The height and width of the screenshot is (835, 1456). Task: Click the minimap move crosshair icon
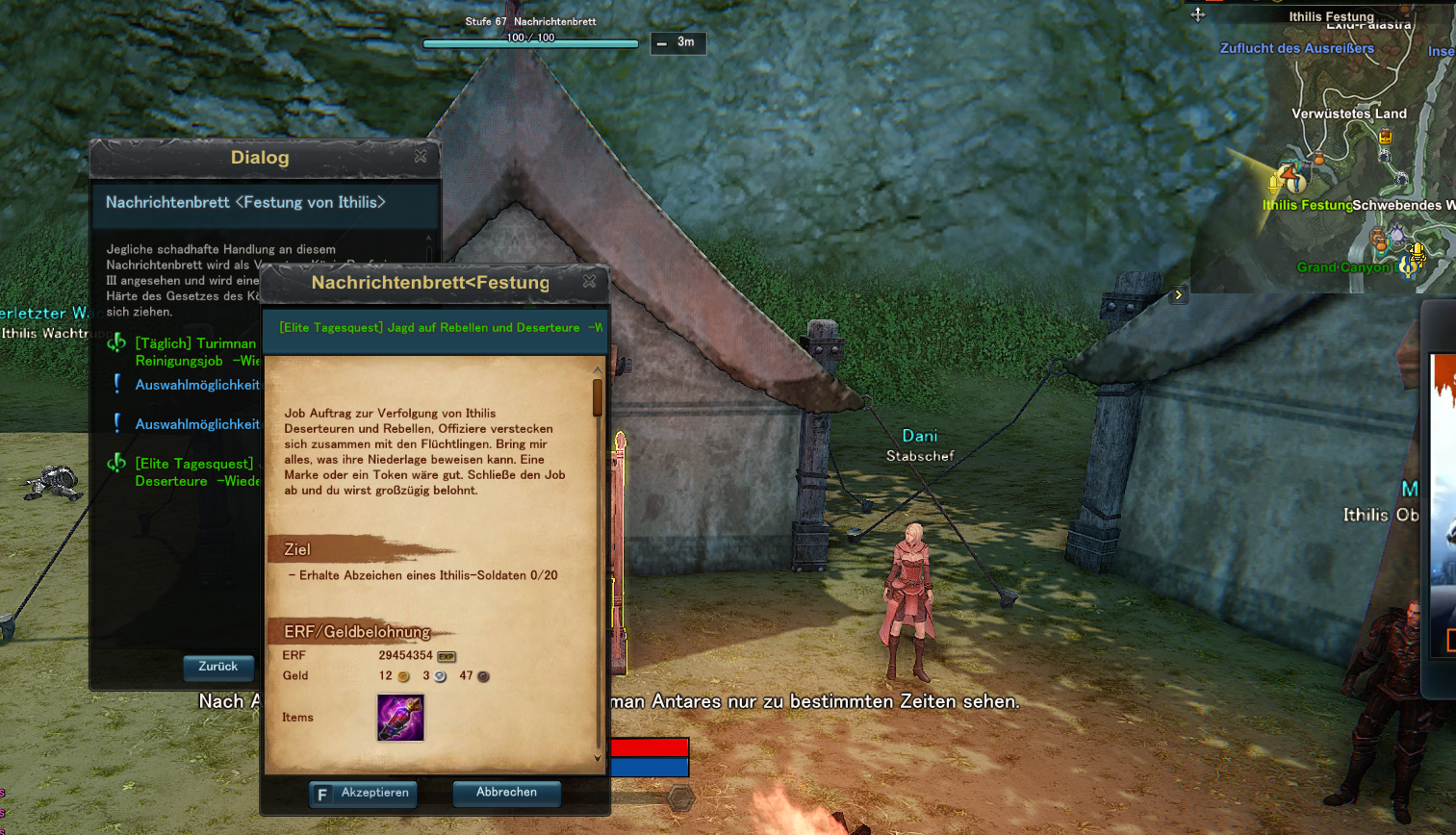[x=1198, y=14]
